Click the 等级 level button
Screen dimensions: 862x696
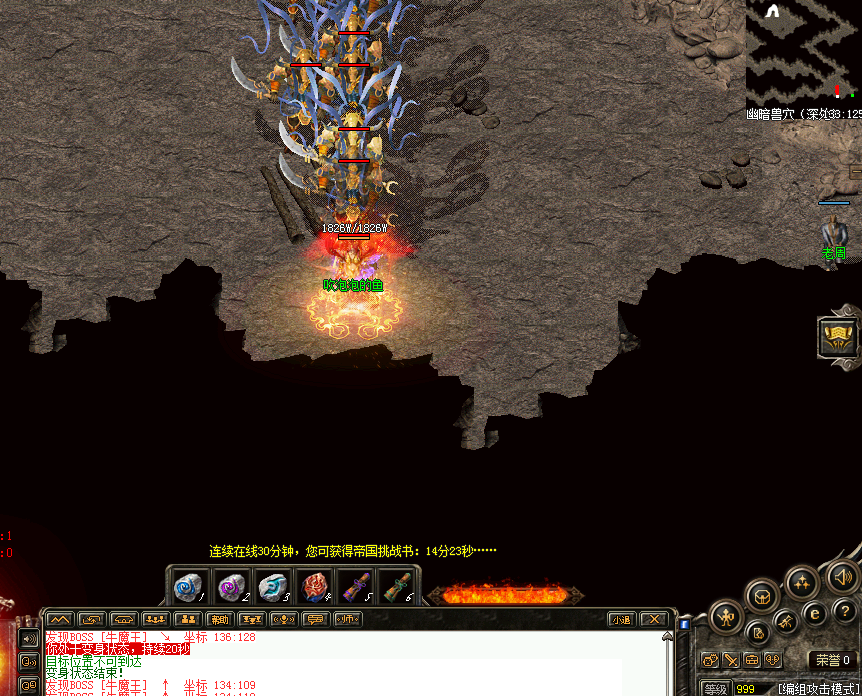coord(714,689)
